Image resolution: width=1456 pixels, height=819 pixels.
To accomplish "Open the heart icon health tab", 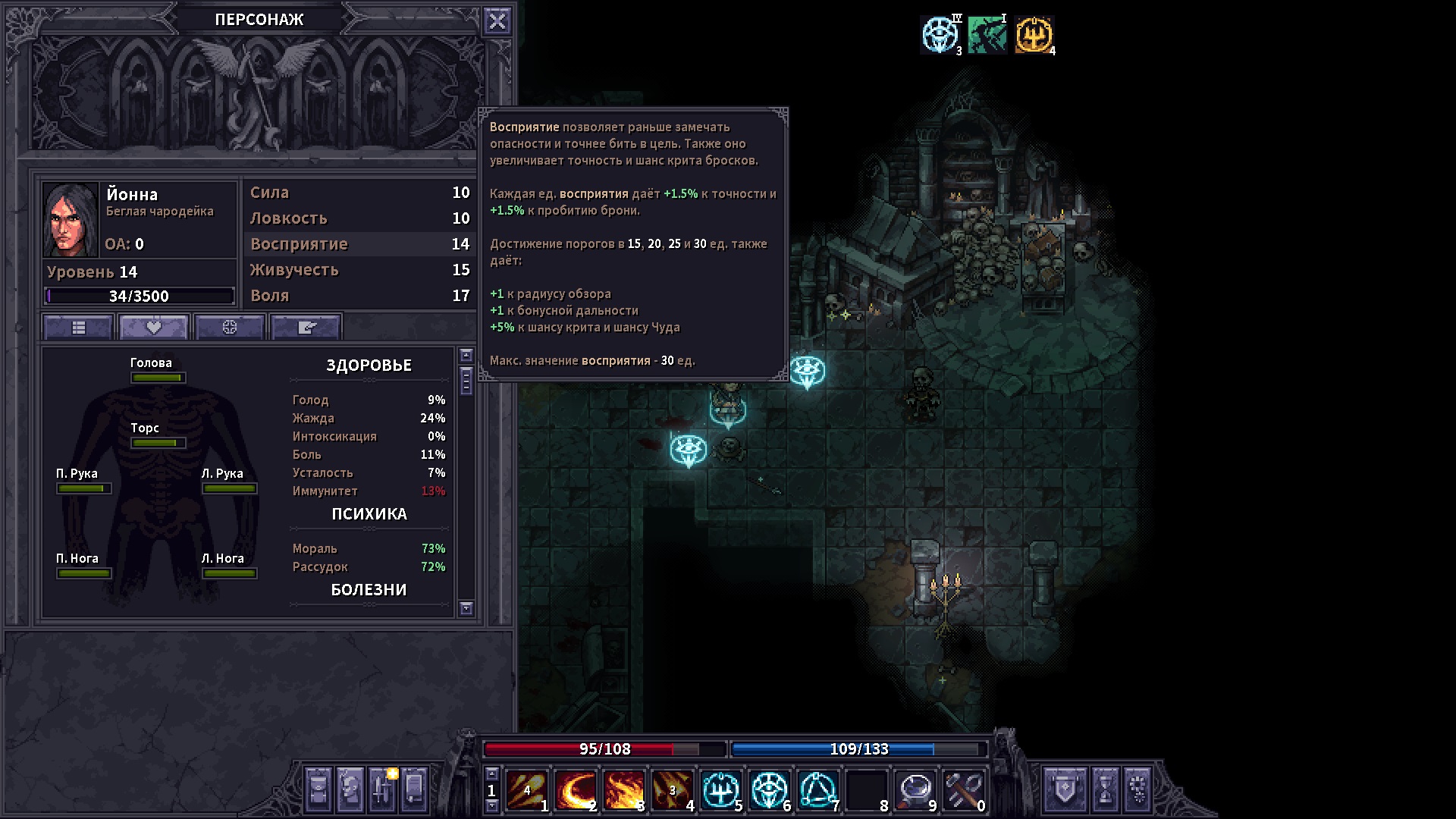I will click(154, 328).
